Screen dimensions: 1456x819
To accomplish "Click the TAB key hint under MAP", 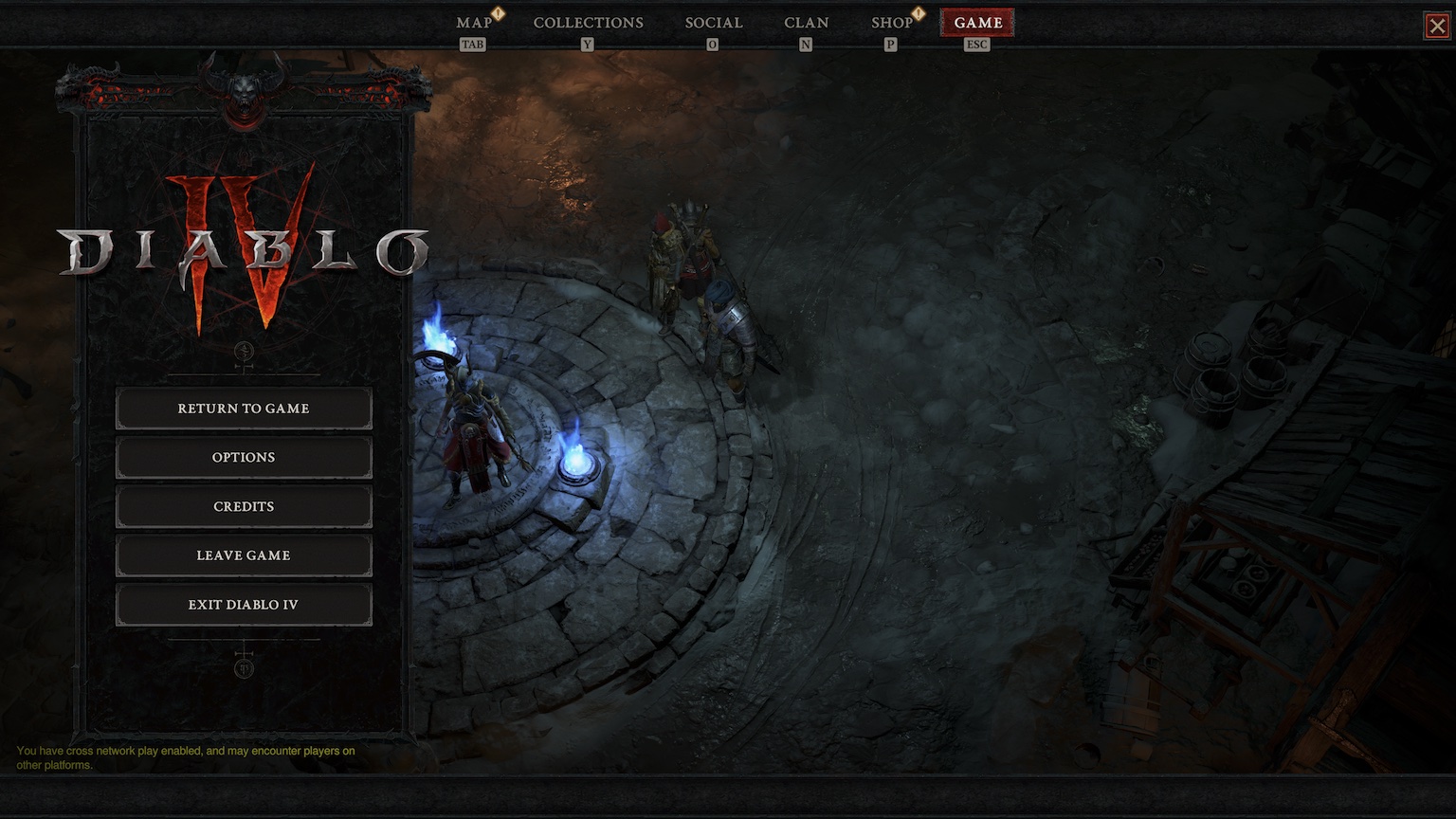I will 473,44.
